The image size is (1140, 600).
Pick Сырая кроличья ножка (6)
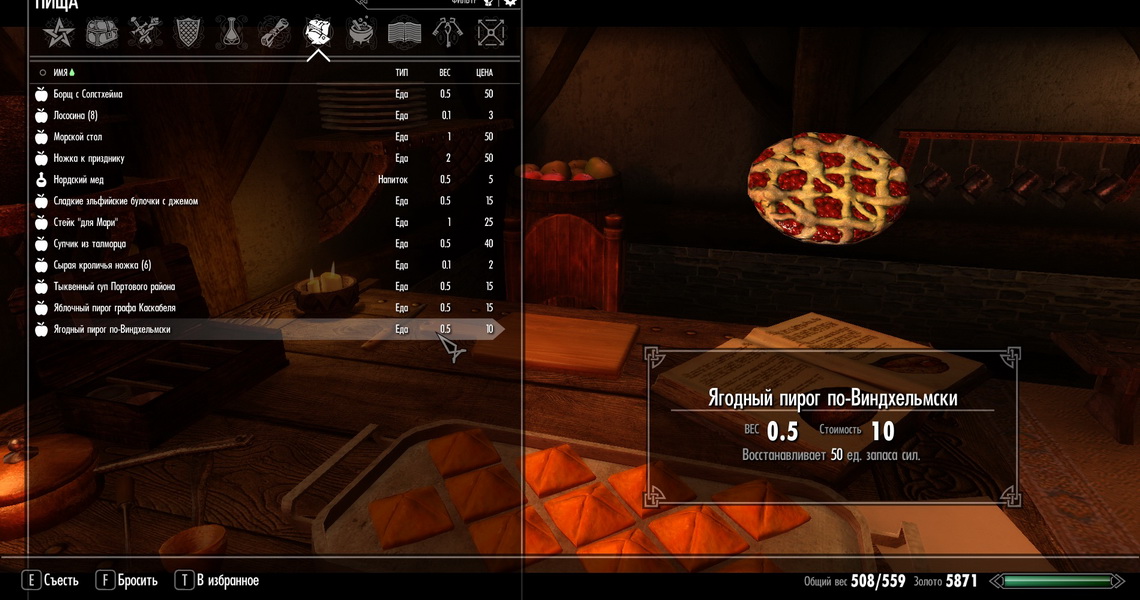click(x=102, y=265)
